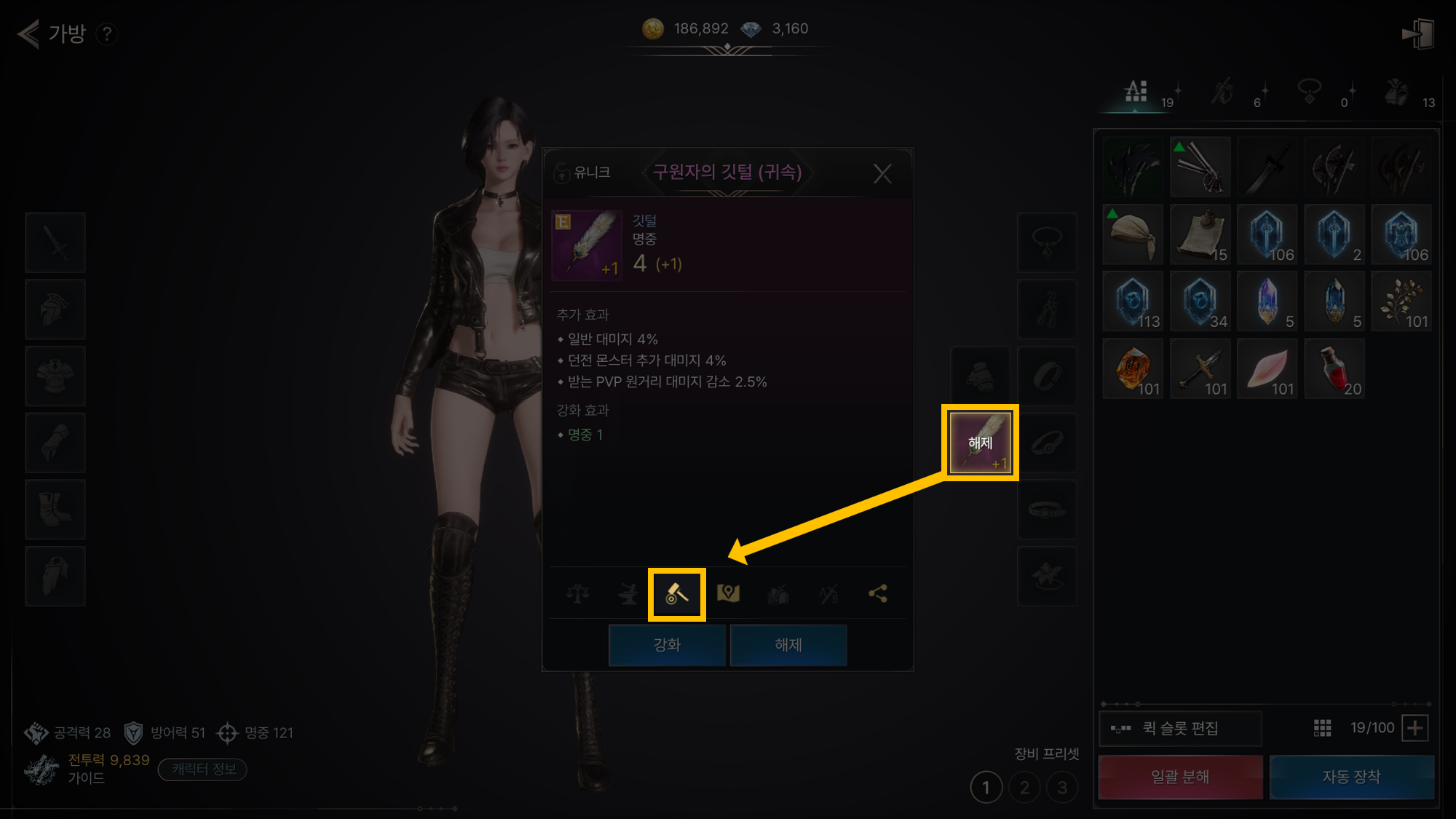Open 퀵 슬롯 편집 quick slot editor
The width and height of the screenshot is (1456, 819).
[1180, 728]
